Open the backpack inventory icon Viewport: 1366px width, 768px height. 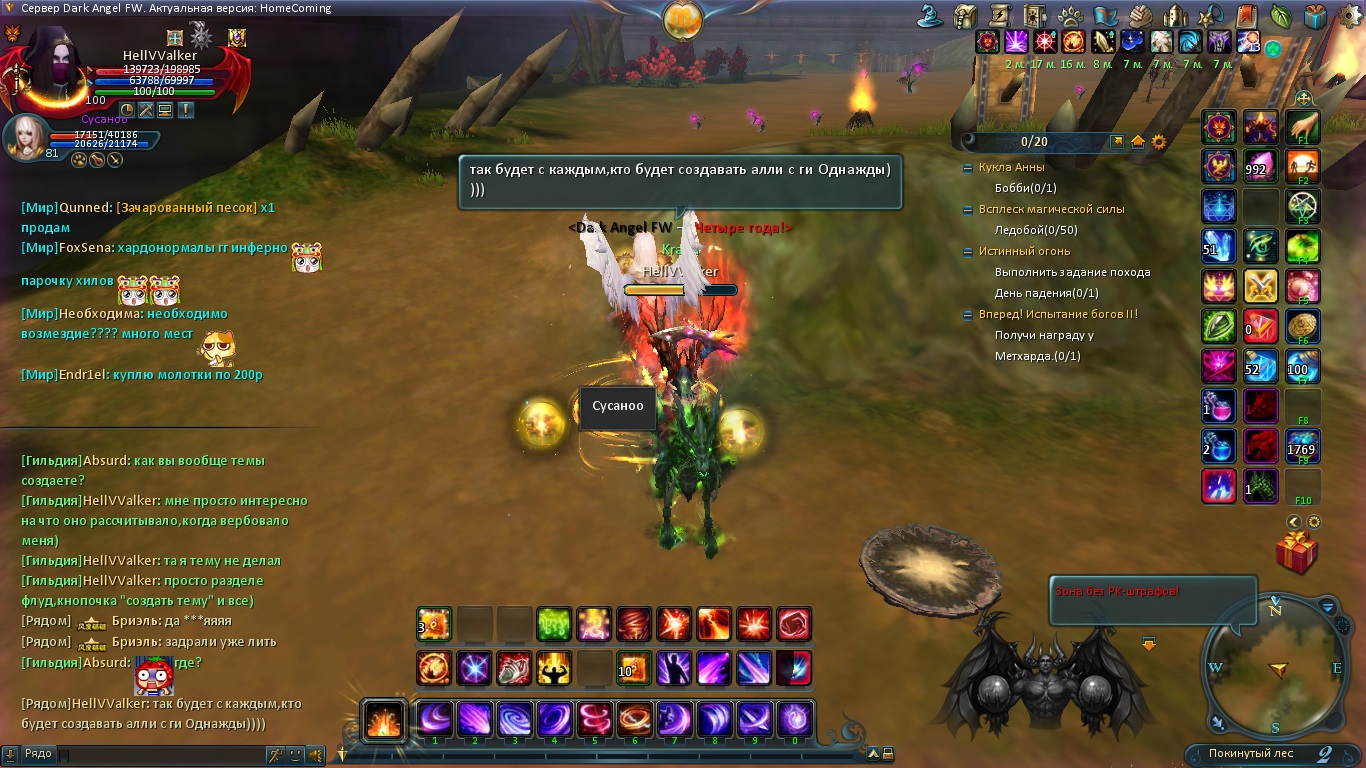coord(965,16)
